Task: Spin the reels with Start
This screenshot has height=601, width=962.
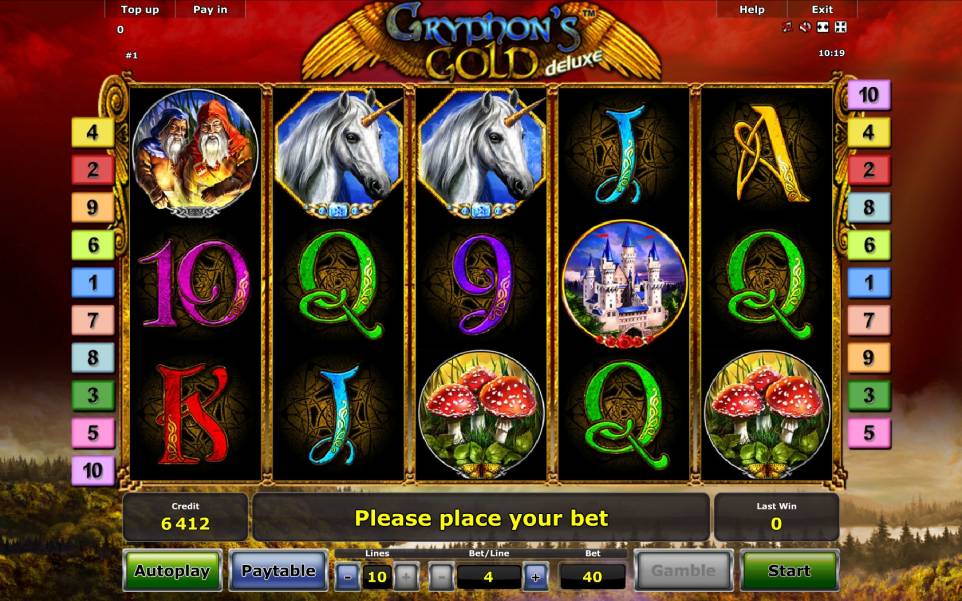Action: tap(789, 571)
